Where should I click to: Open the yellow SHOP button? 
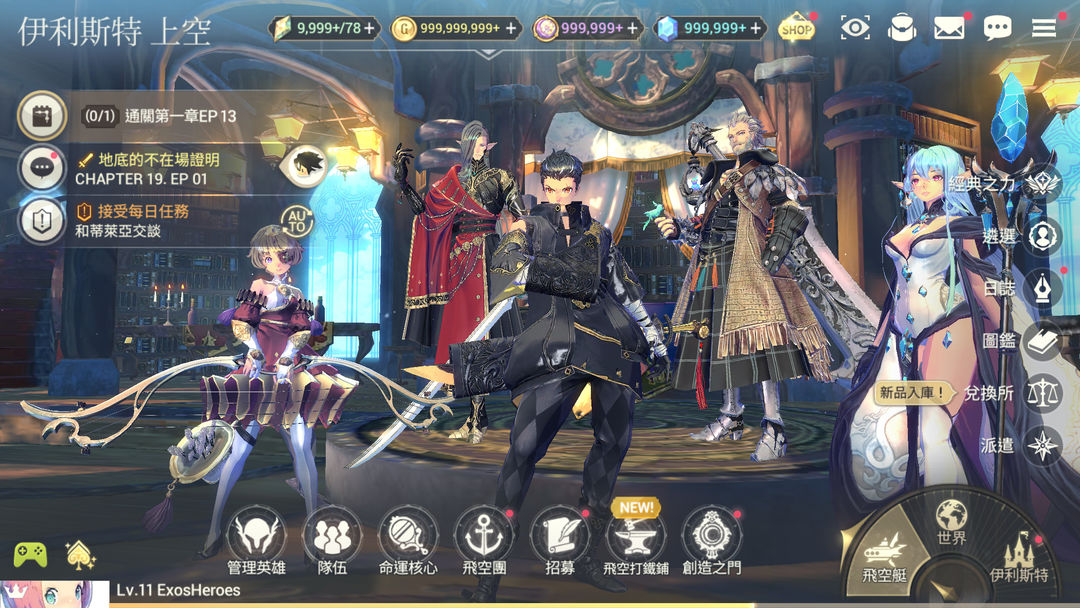point(797,28)
